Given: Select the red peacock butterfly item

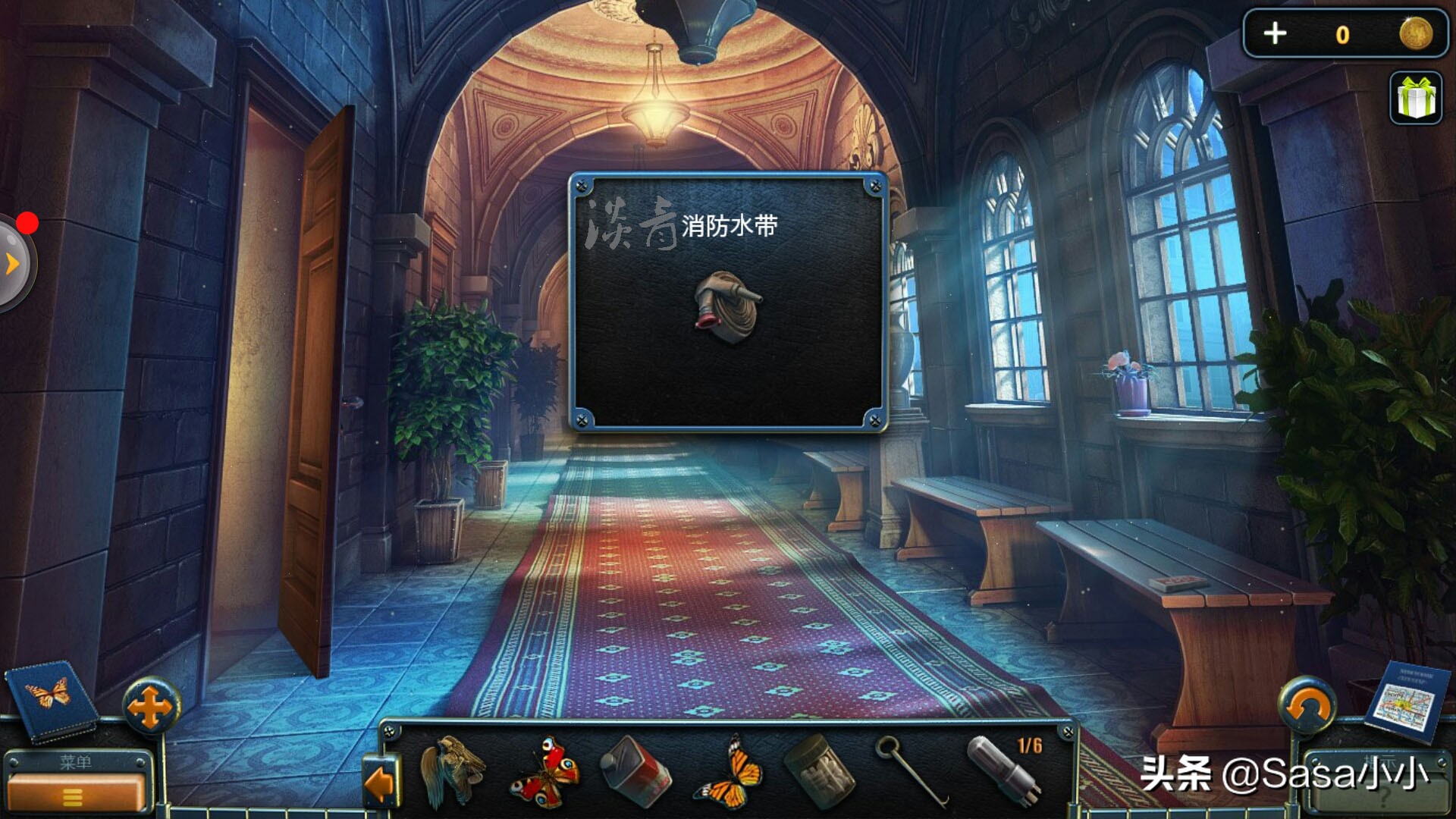Looking at the screenshot, I should [545, 772].
